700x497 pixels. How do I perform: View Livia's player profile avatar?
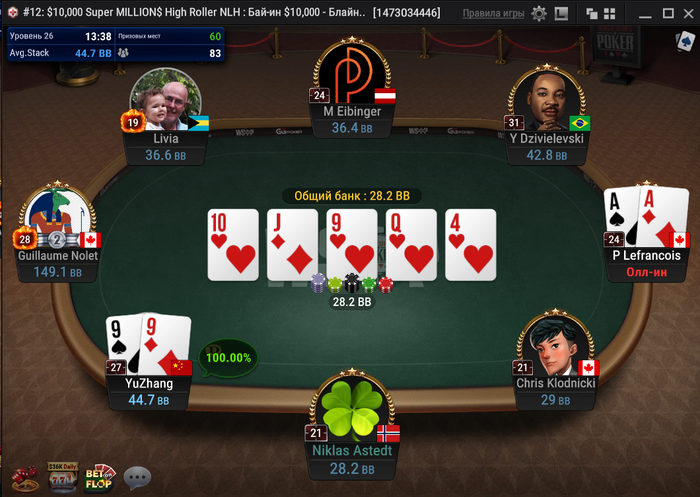166,101
